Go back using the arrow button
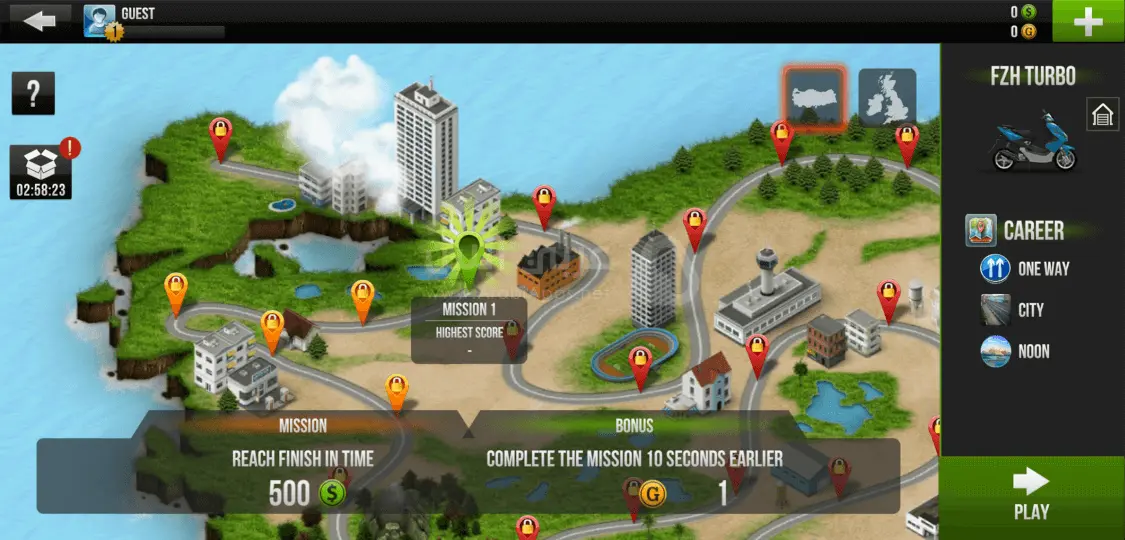Viewport: 1125px width, 540px height. (x=38, y=20)
